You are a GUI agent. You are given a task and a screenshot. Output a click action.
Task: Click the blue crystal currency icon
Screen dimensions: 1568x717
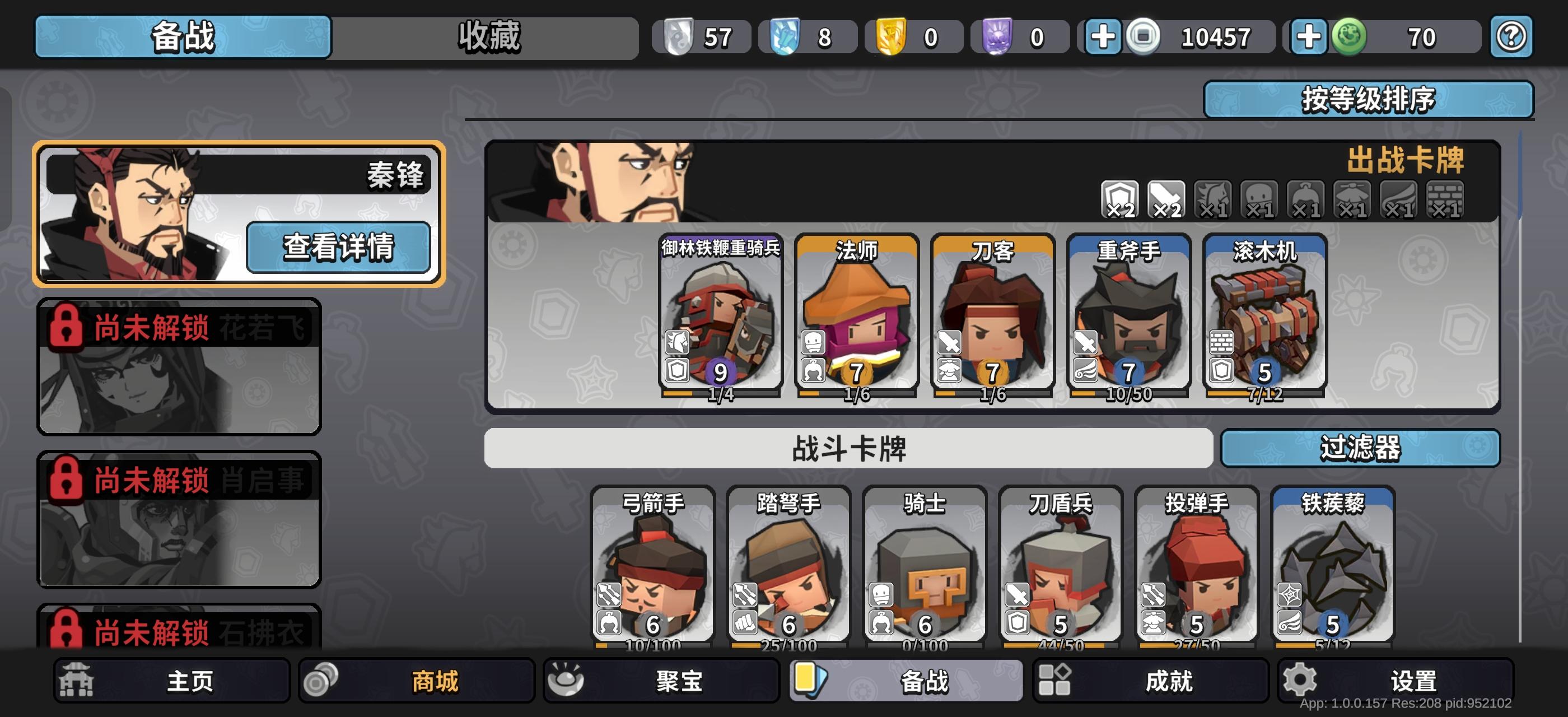click(785, 37)
